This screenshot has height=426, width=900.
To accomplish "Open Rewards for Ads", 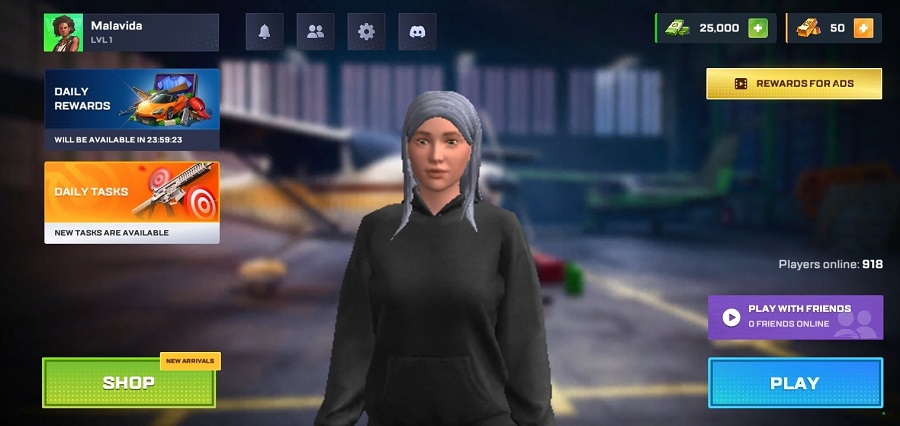I will click(794, 84).
